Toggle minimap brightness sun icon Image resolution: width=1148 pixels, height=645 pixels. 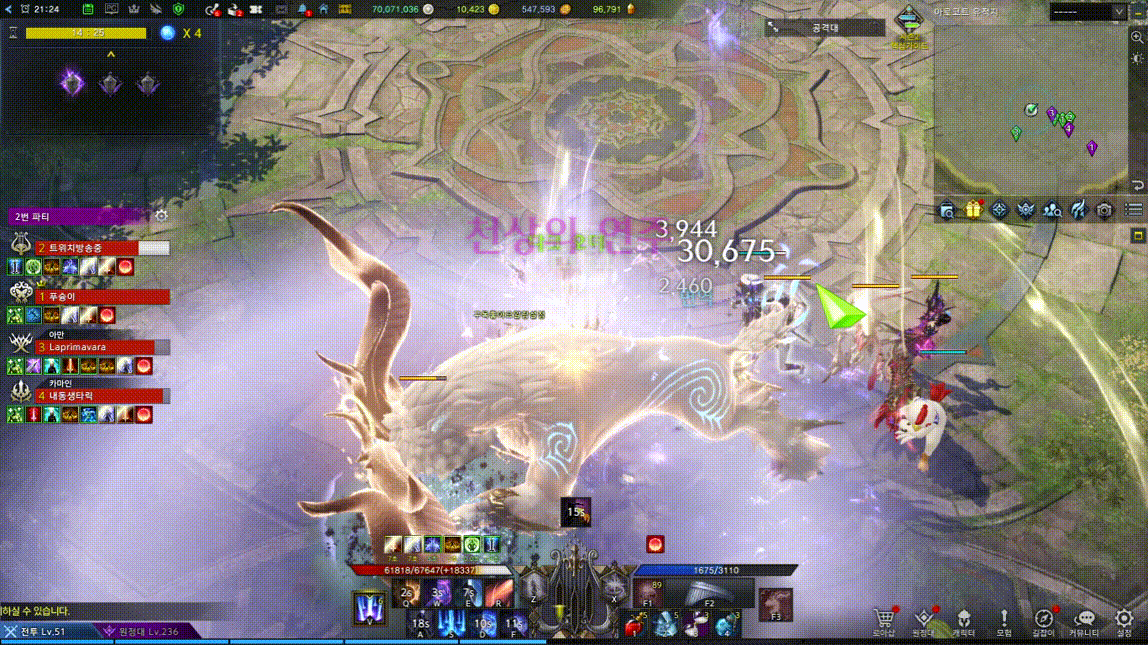pos(1137,59)
